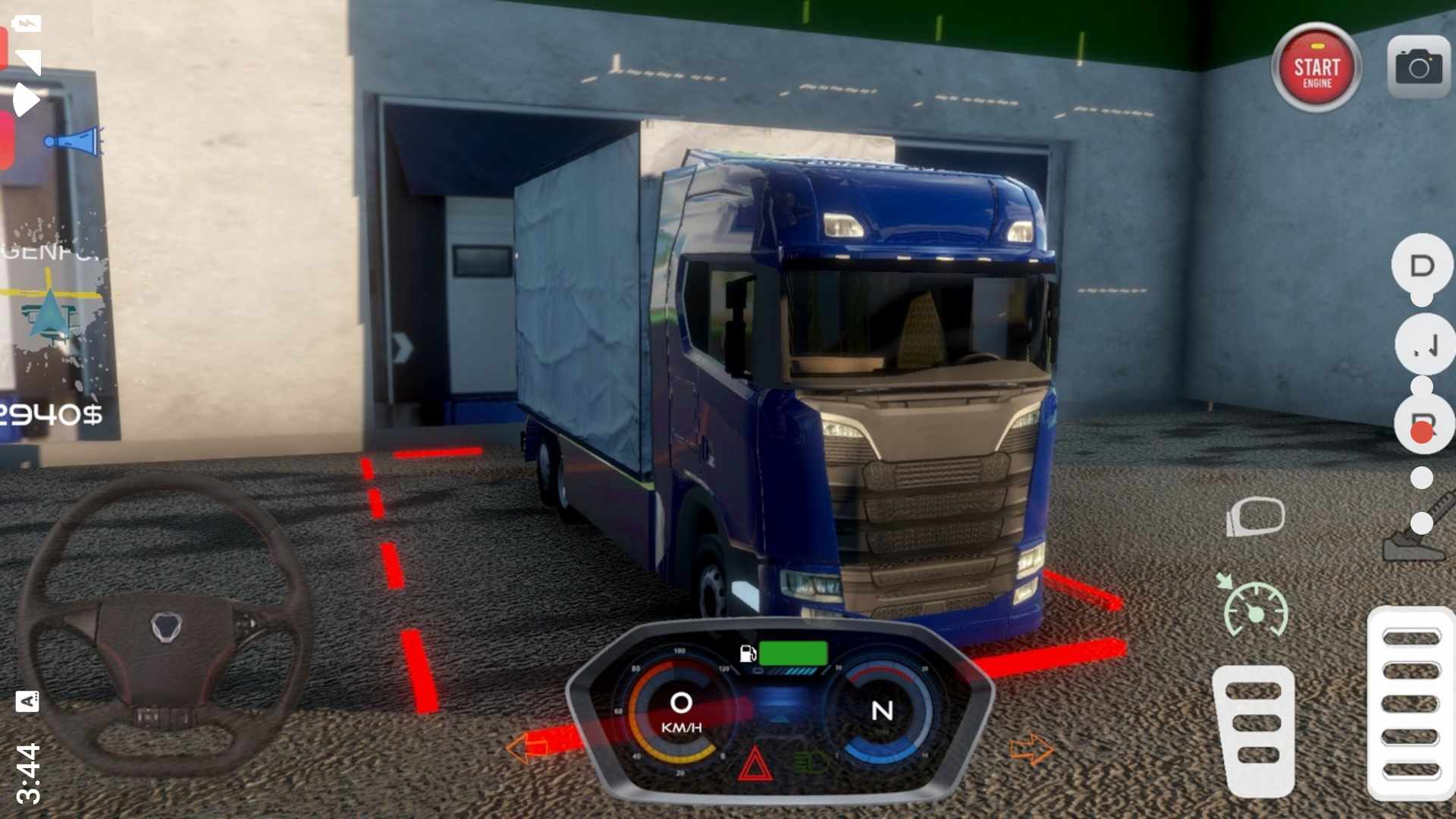Viewport: 1456px width, 819px height.
Task: Tap the red START ENGINE button
Action: pyautogui.click(x=1316, y=69)
